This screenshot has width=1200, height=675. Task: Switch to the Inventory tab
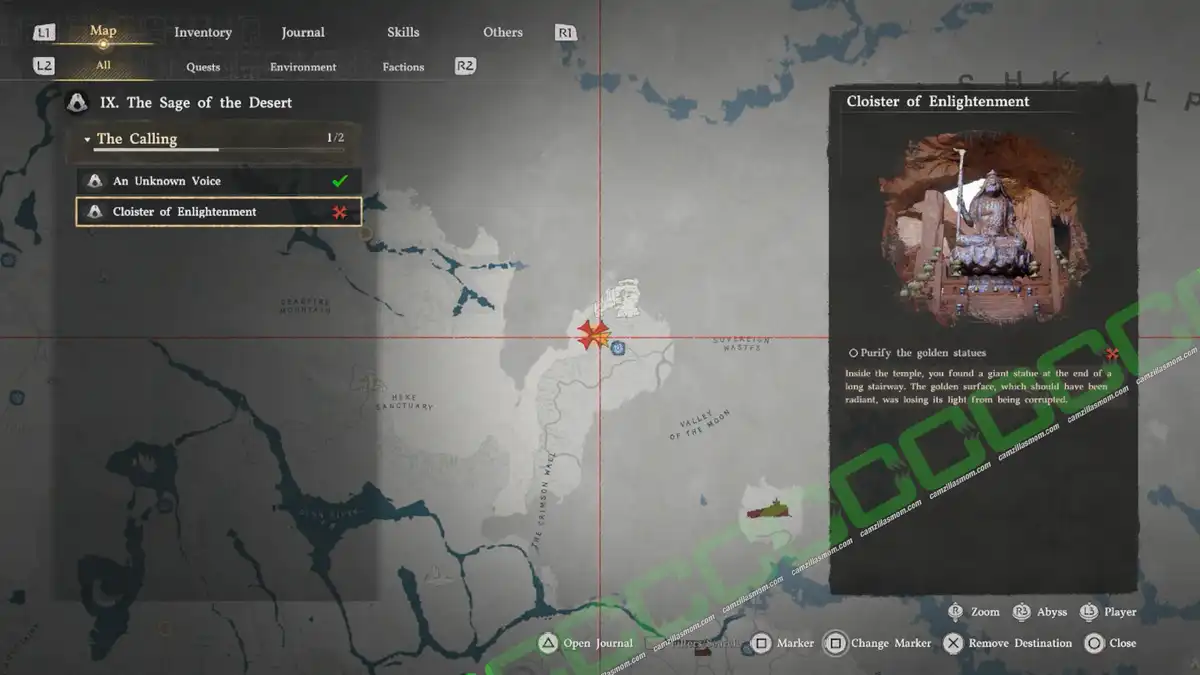(x=203, y=32)
